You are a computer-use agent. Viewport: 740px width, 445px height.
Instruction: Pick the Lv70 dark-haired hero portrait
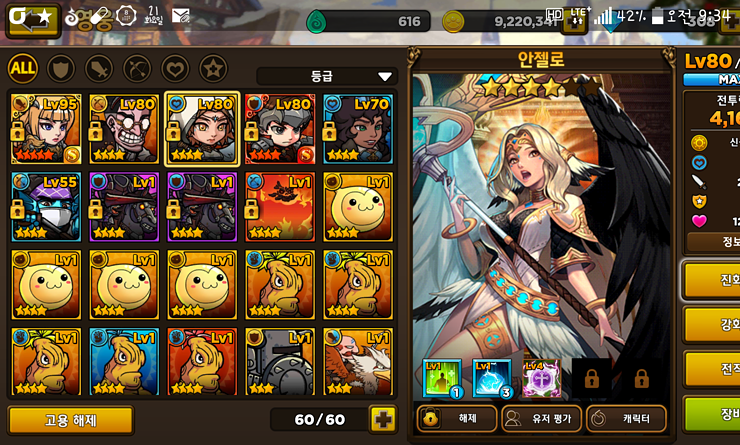(x=357, y=129)
